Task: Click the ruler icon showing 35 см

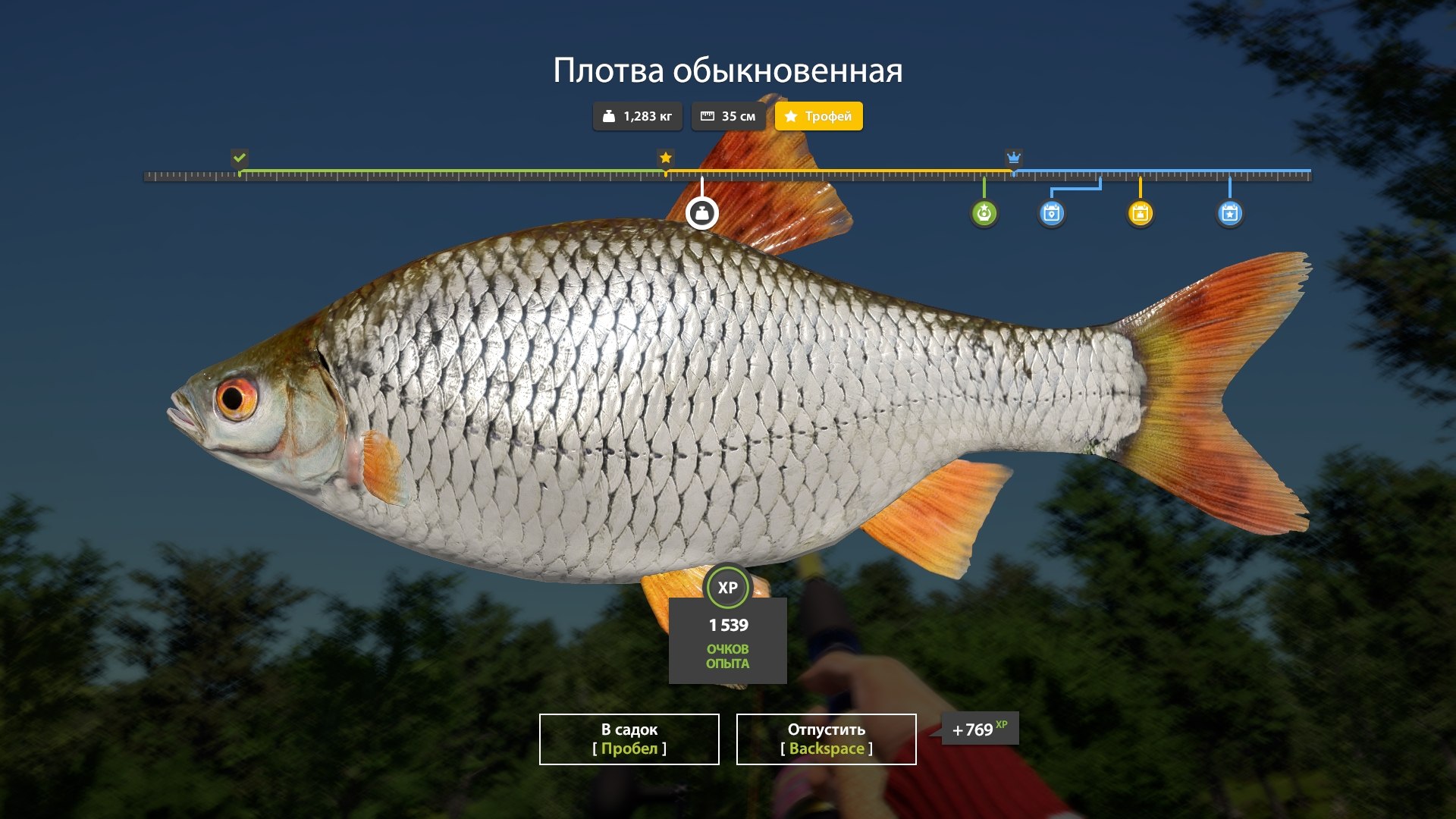Action: point(727,116)
